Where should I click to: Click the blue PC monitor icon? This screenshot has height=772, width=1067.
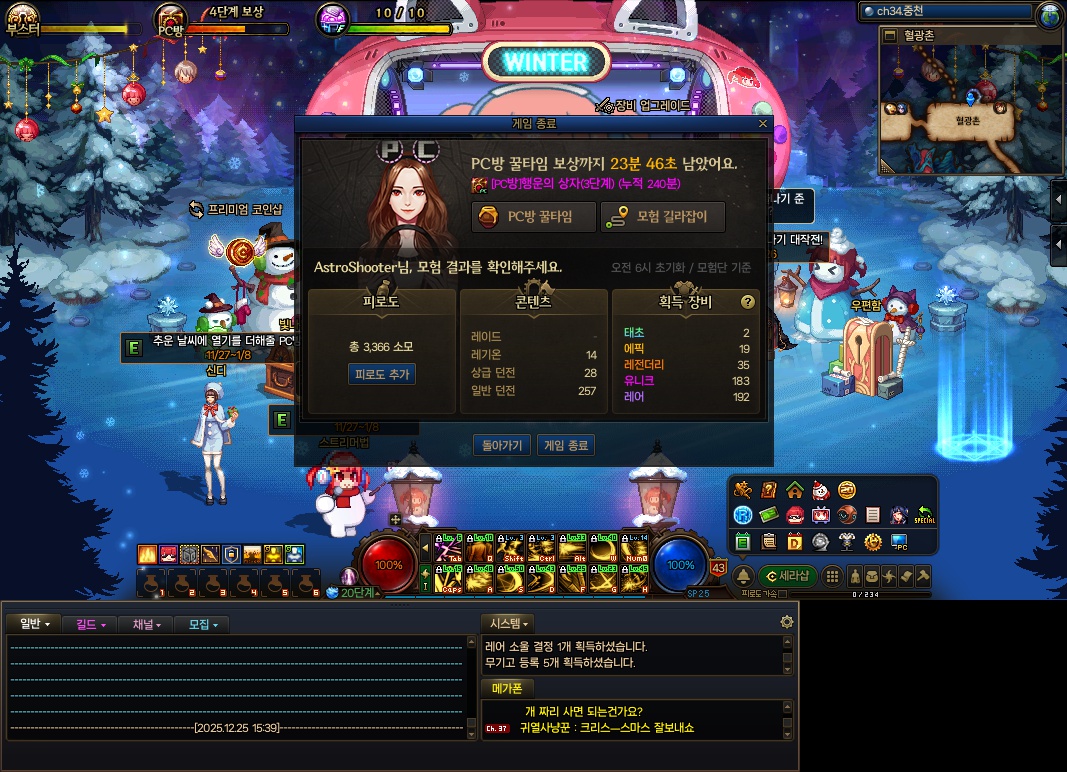(x=899, y=542)
